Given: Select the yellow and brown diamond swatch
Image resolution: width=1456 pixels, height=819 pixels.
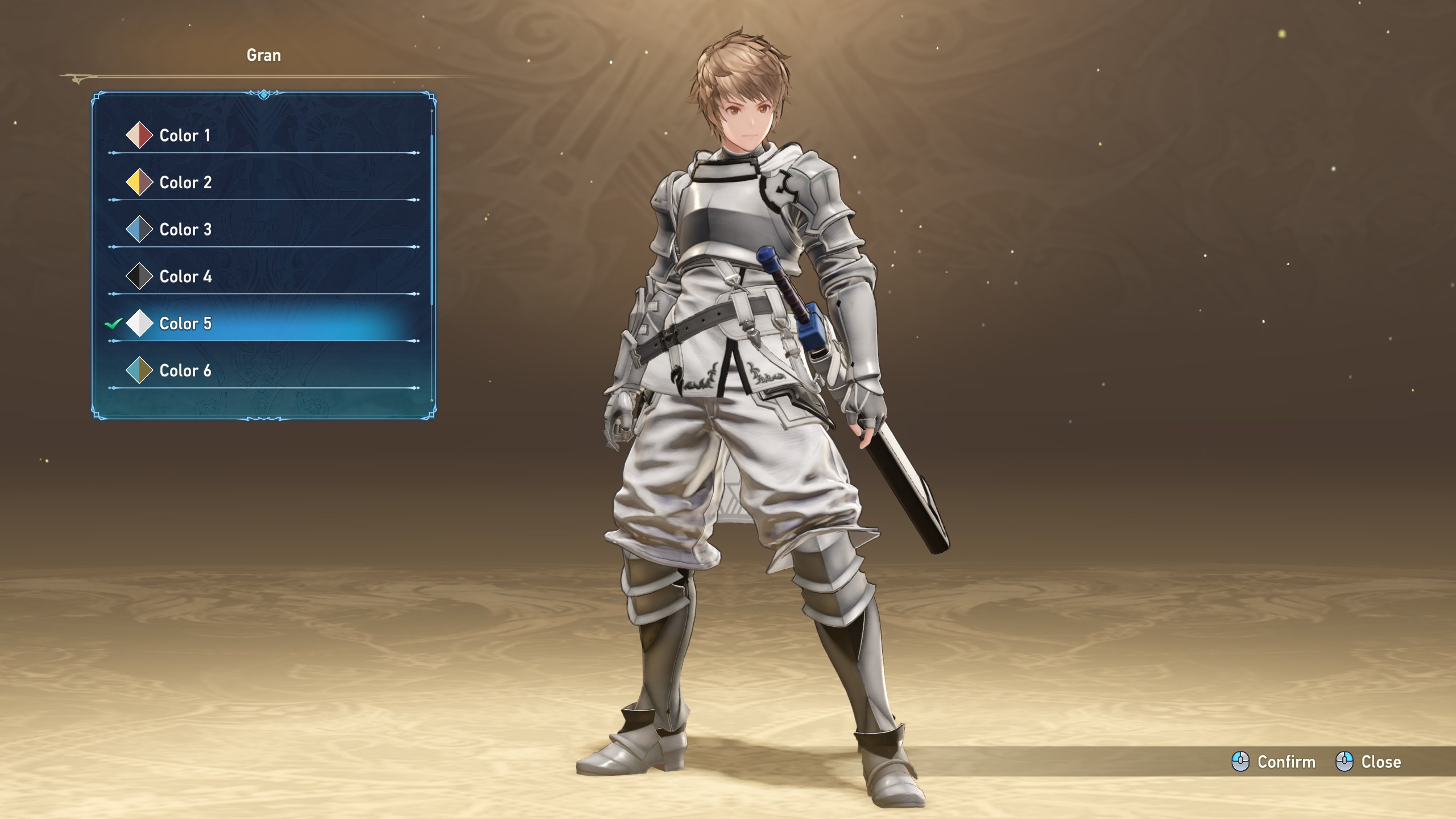Looking at the screenshot, I should coord(139,183).
